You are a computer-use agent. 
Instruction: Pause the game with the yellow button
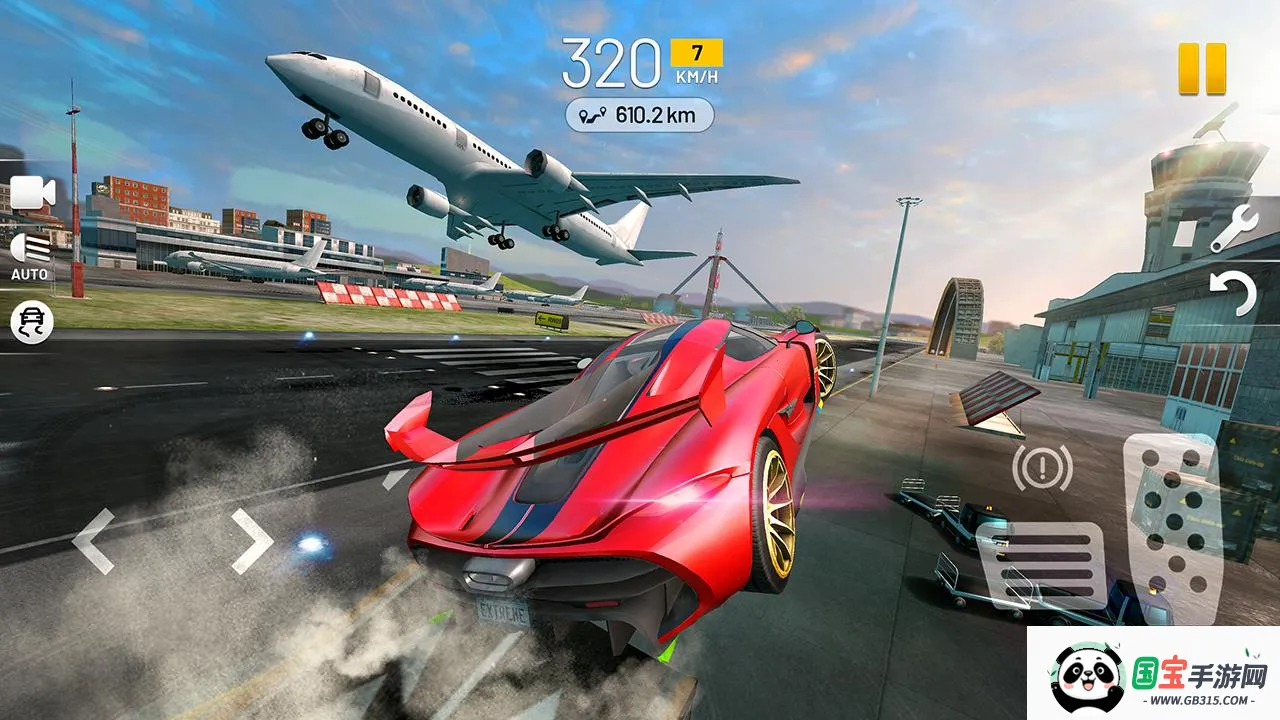pyautogui.click(x=1201, y=69)
